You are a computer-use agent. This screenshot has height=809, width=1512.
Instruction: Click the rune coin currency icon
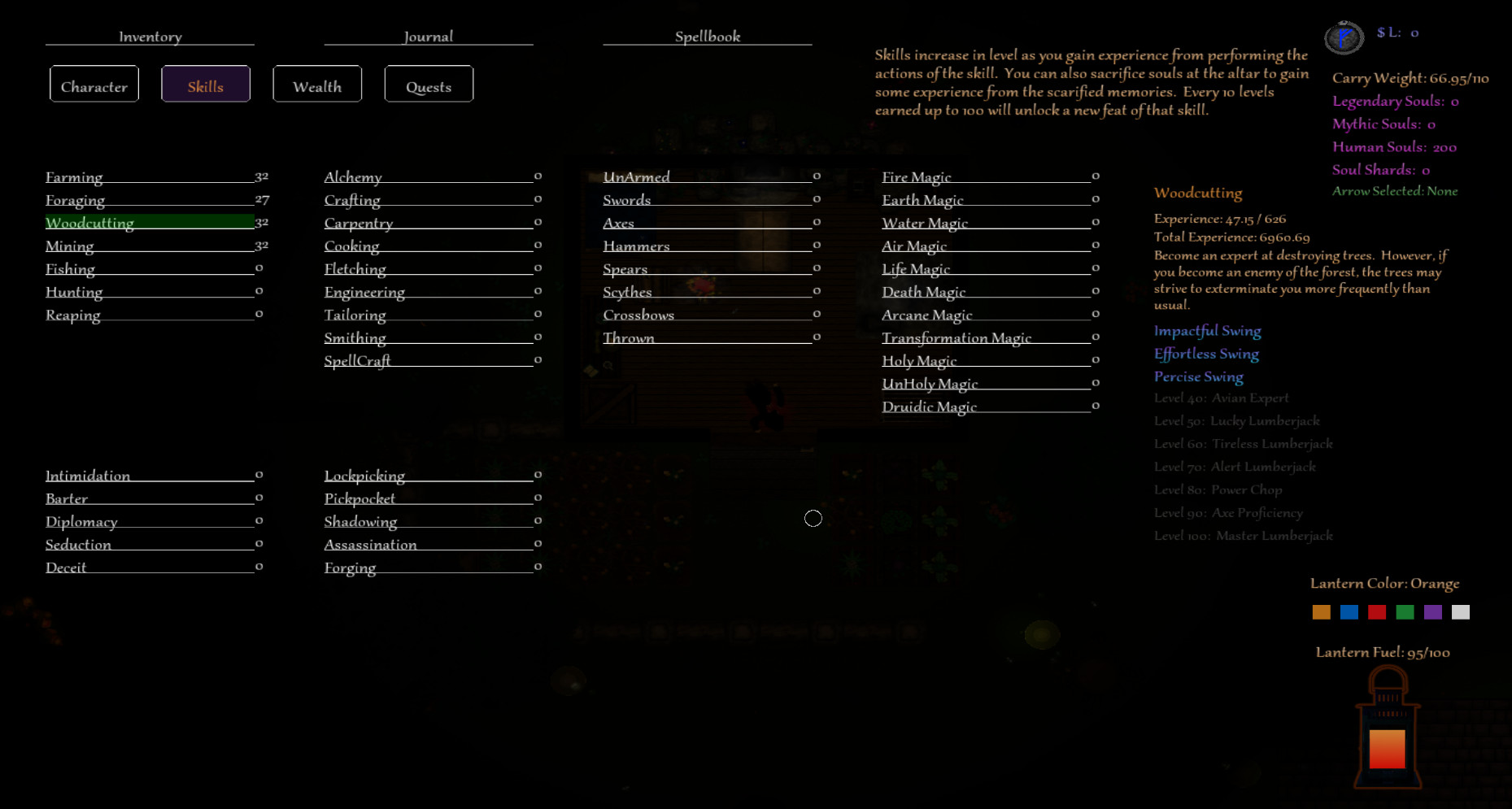(1344, 36)
